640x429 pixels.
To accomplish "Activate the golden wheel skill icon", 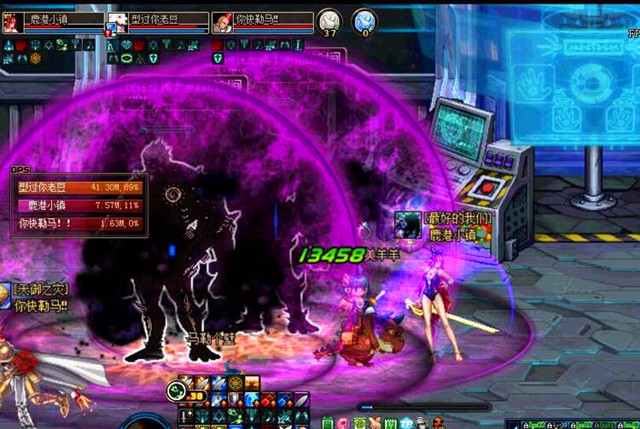I will point(235,383).
